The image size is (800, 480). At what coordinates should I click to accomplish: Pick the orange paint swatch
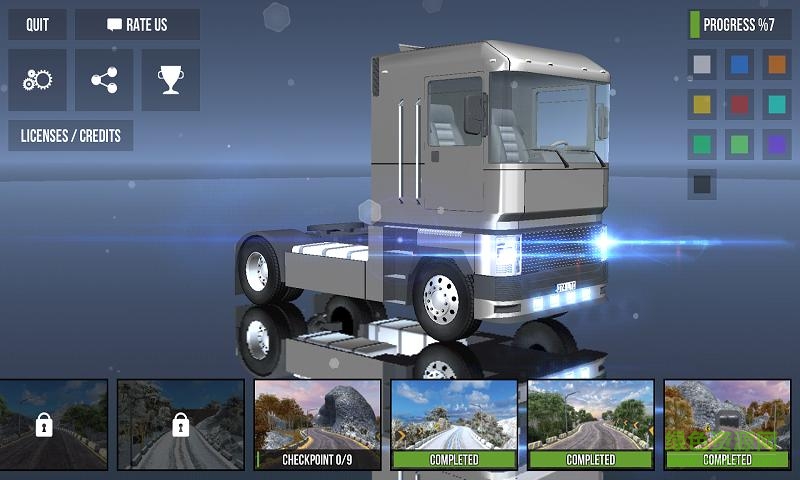(x=776, y=65)
